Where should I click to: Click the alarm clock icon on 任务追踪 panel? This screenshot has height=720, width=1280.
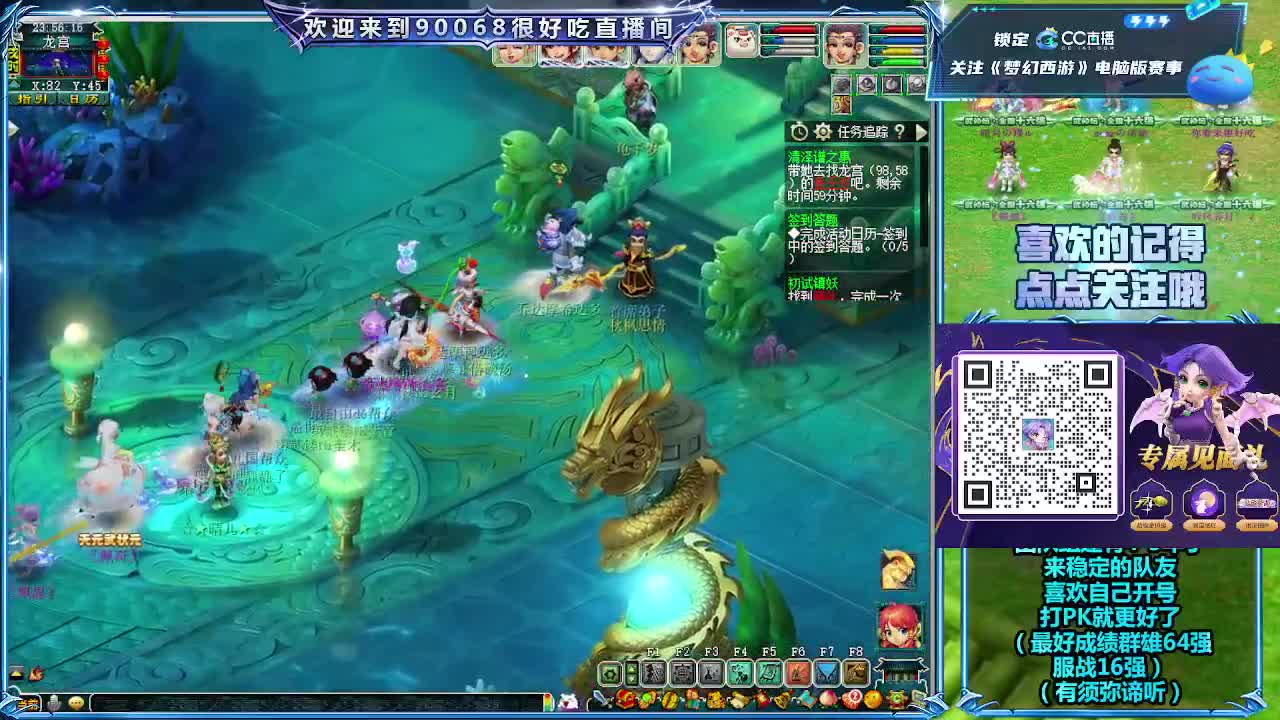pos(797,130)
